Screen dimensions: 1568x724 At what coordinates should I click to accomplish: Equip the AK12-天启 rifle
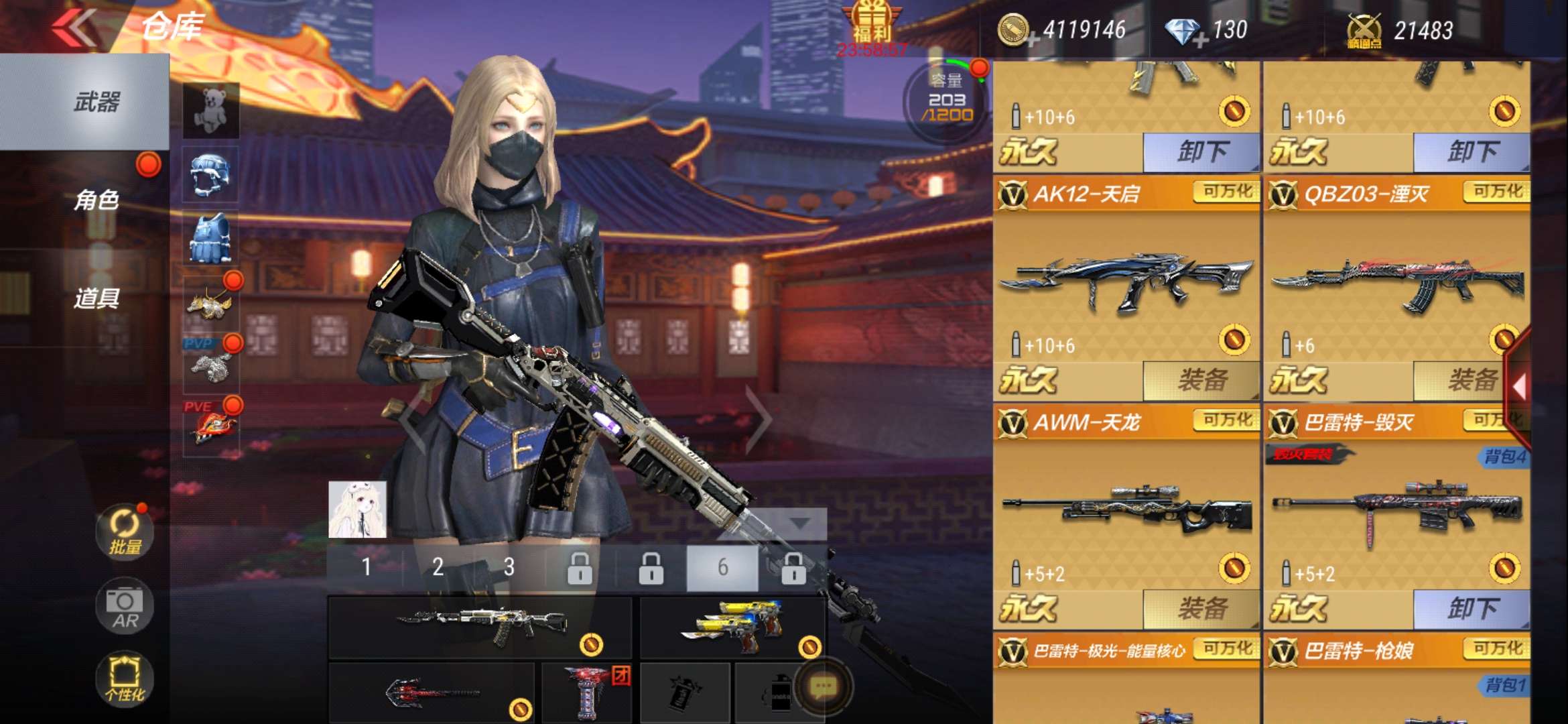pos(1201,380)
